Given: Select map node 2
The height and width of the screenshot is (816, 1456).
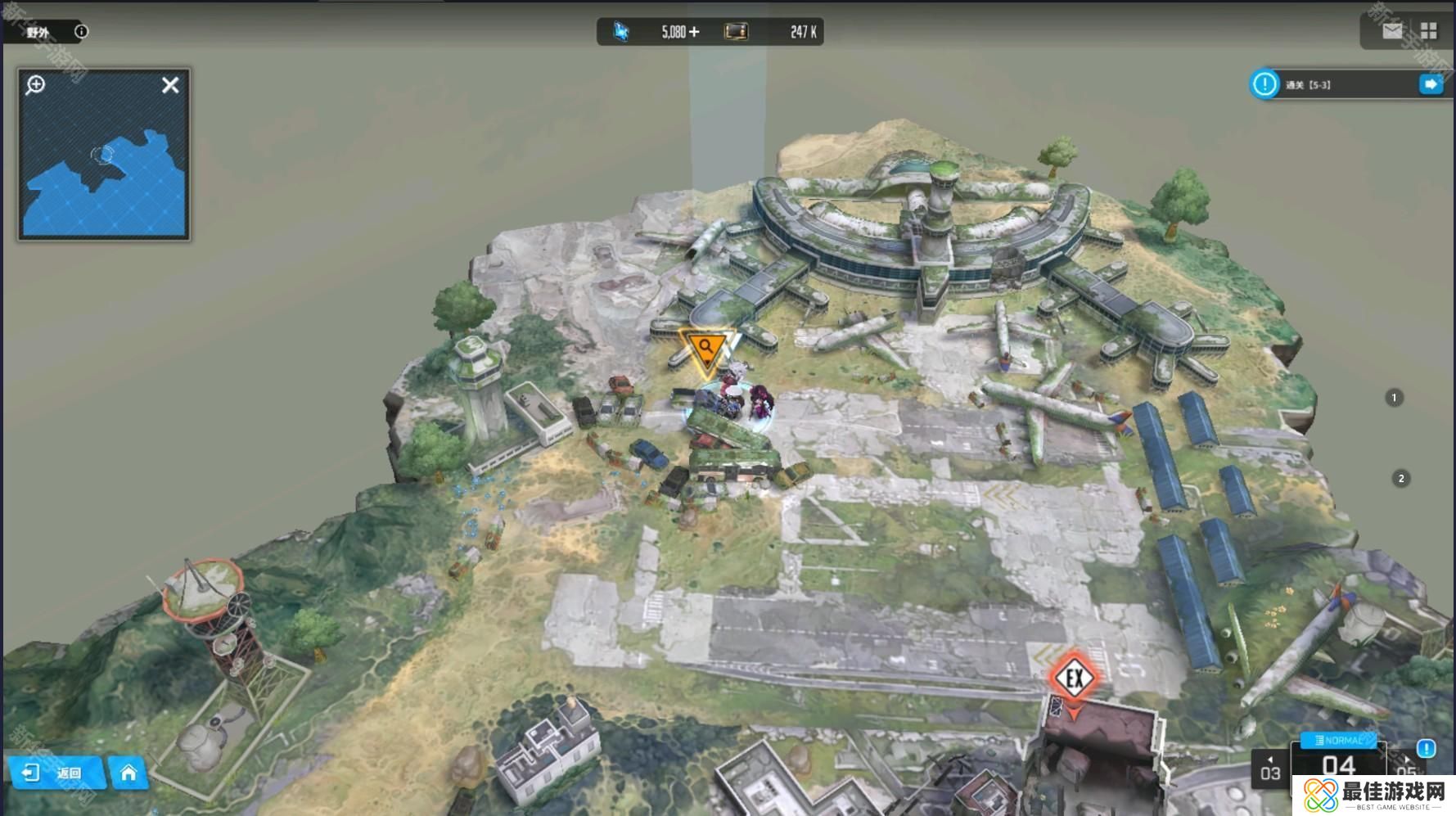Looking at the screenshot, I should coord(1401,479).
